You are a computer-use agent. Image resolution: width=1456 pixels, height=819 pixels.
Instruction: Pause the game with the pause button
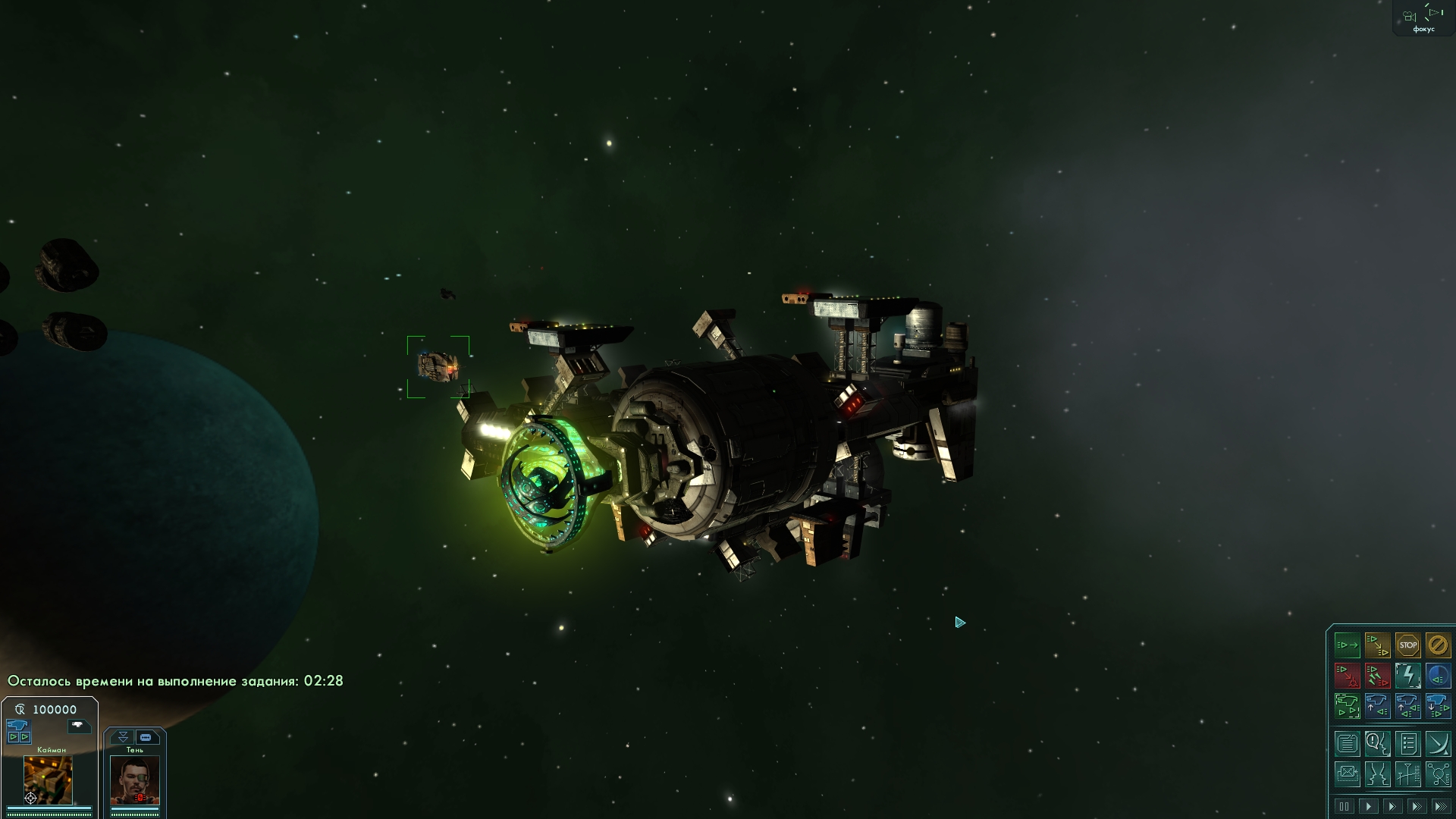click(1345, 806)
